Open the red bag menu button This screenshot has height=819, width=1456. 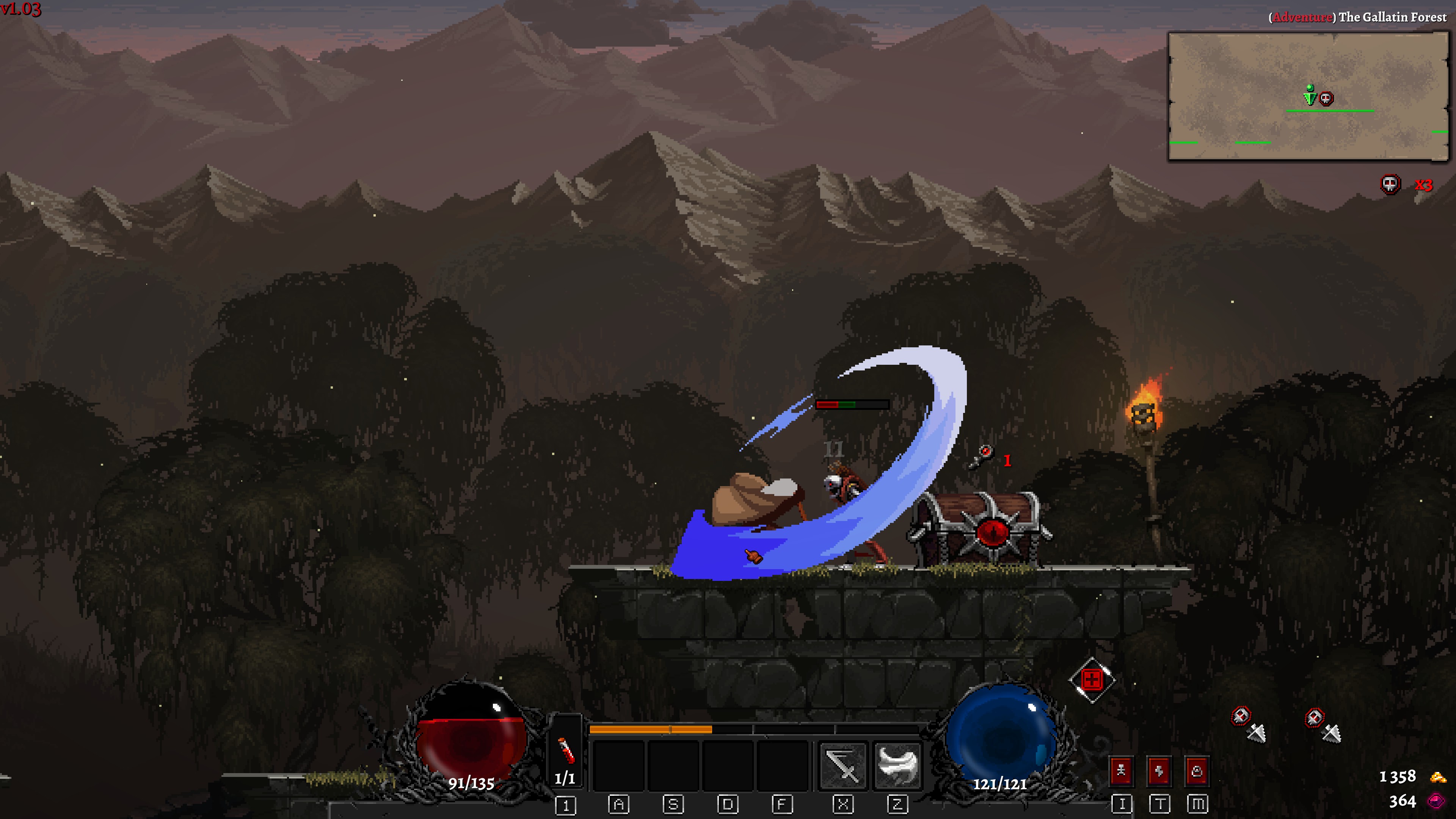1197,771
